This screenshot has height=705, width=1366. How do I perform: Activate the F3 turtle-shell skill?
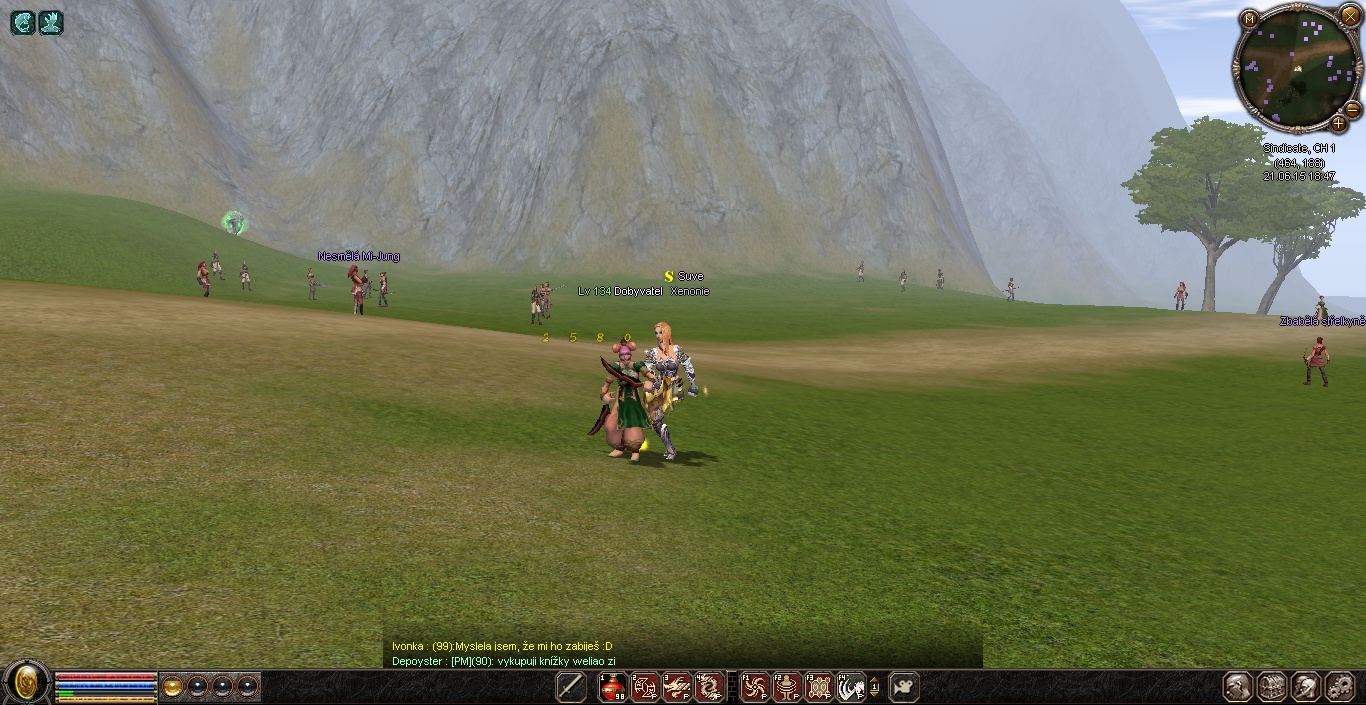(819, 687)
